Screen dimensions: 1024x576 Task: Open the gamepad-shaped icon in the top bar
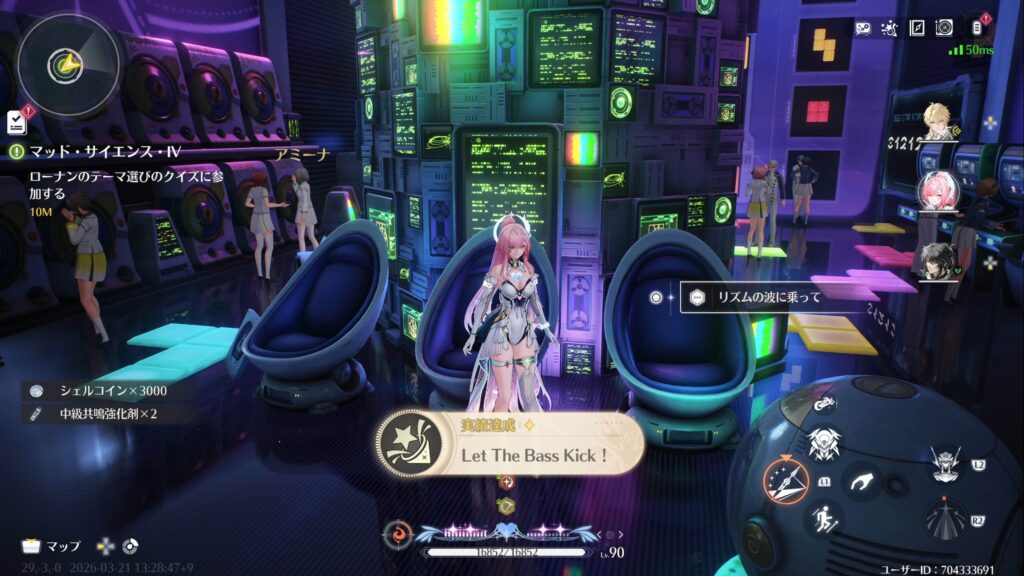pos(863,29)
